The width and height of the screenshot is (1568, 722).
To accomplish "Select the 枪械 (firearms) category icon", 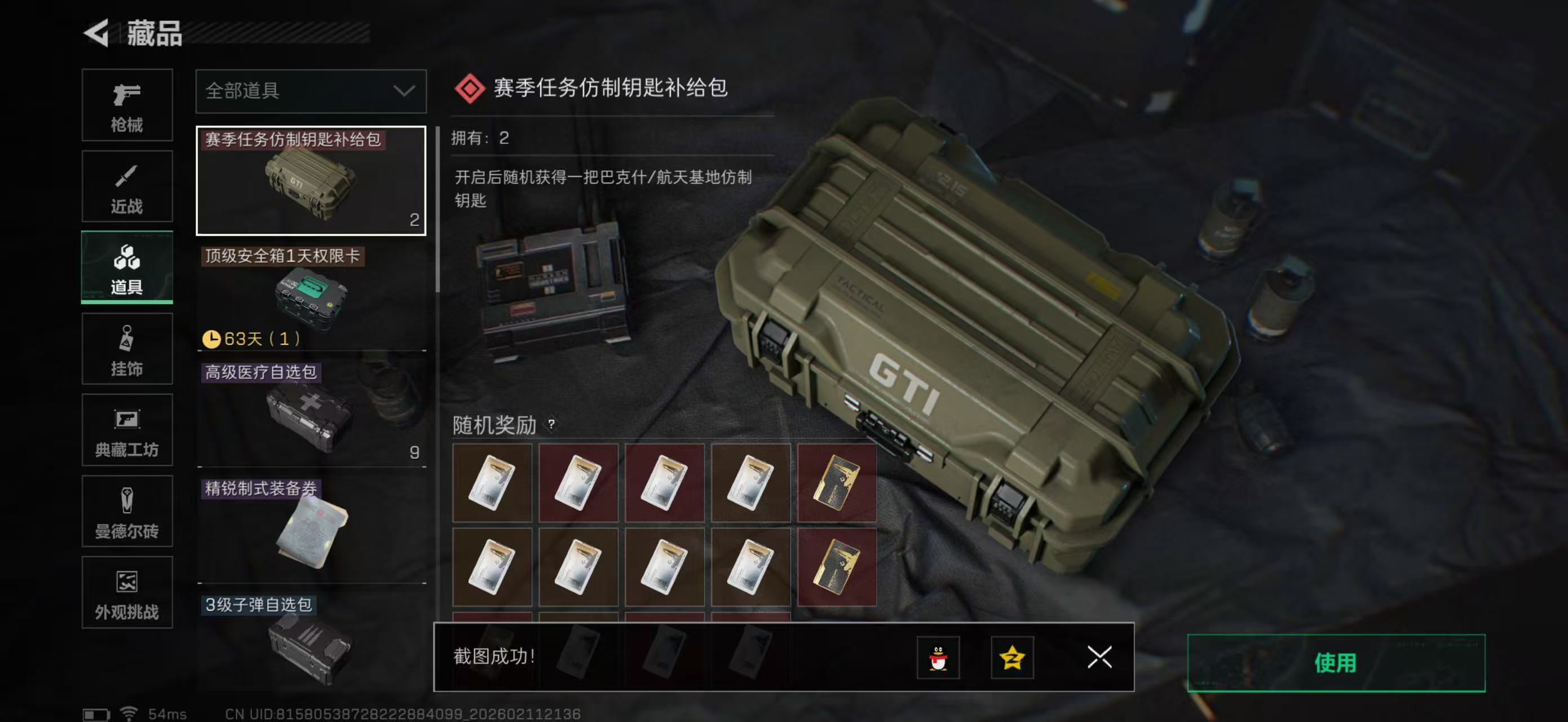I will [127, 105].
